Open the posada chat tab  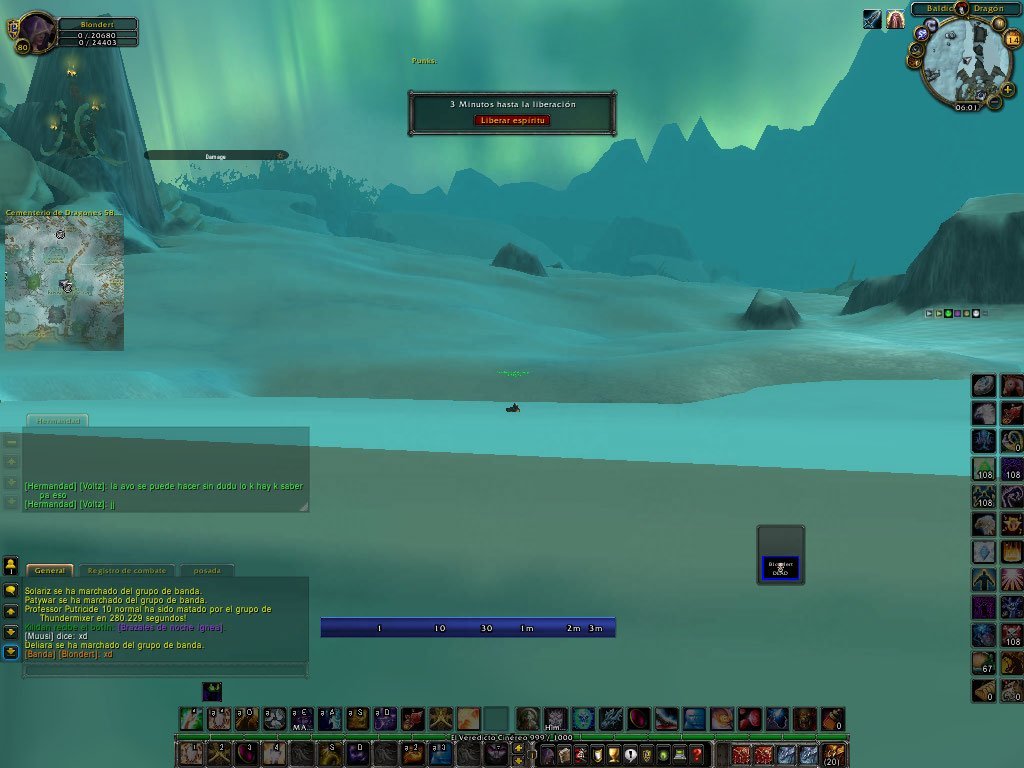click(x=207, y=571)
